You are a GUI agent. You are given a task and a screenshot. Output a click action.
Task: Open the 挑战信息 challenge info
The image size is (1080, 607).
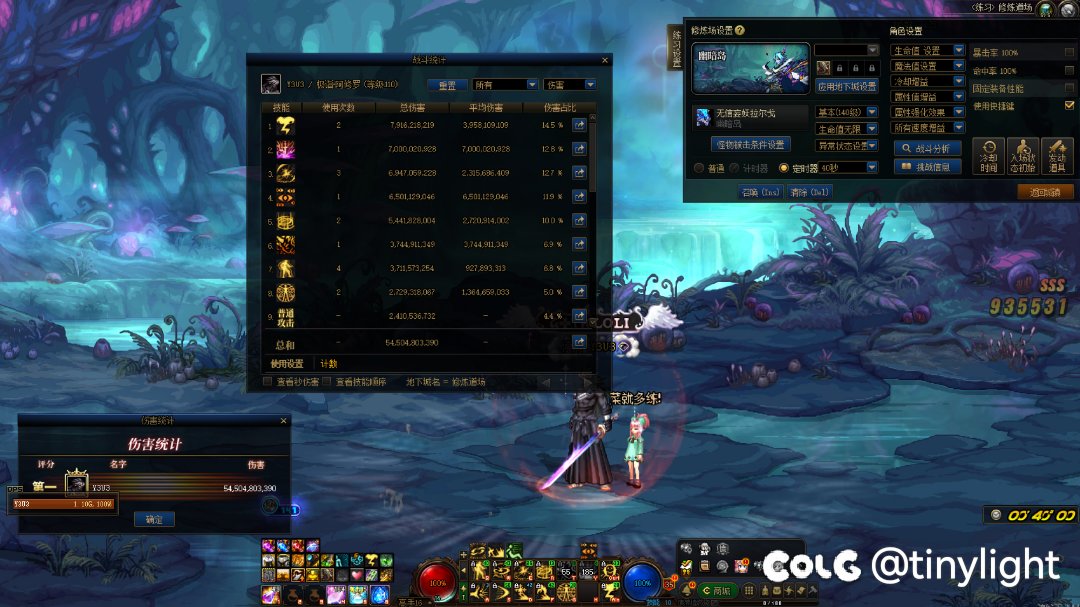(927, 167)
